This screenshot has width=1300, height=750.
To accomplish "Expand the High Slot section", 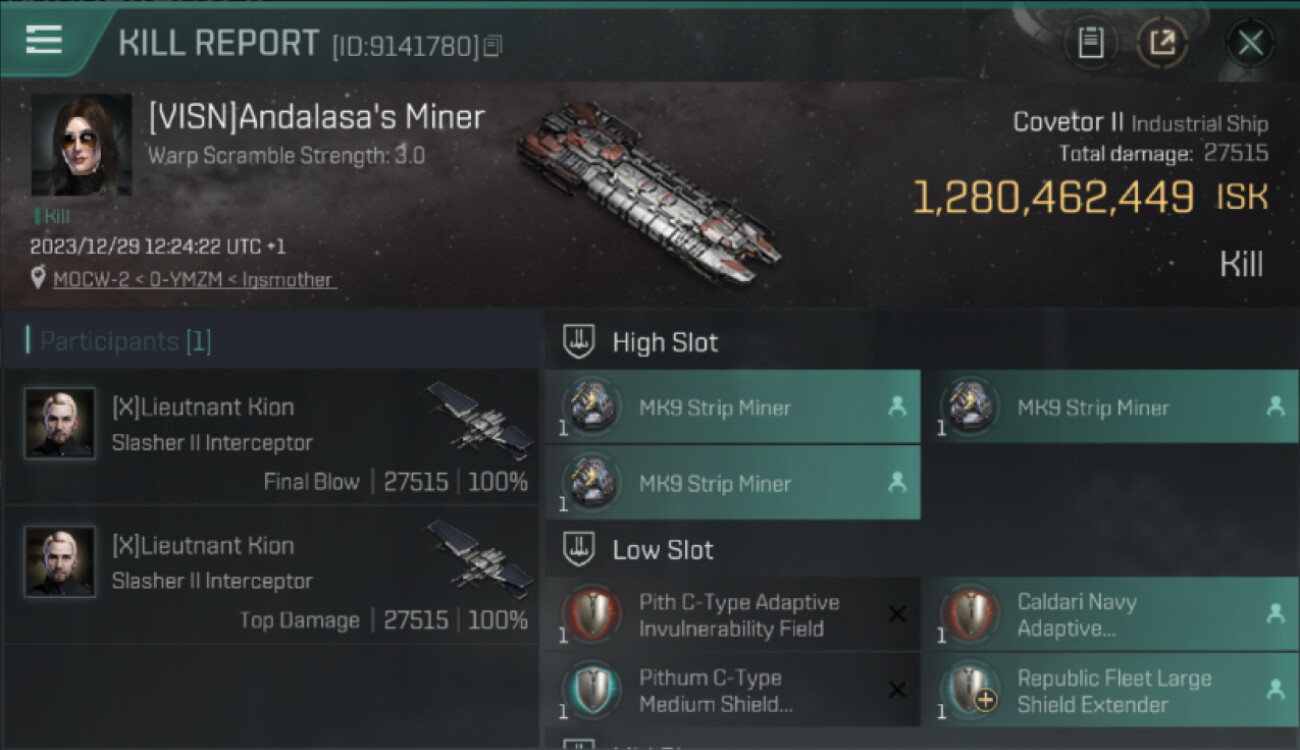I will [x=664, y=342].
